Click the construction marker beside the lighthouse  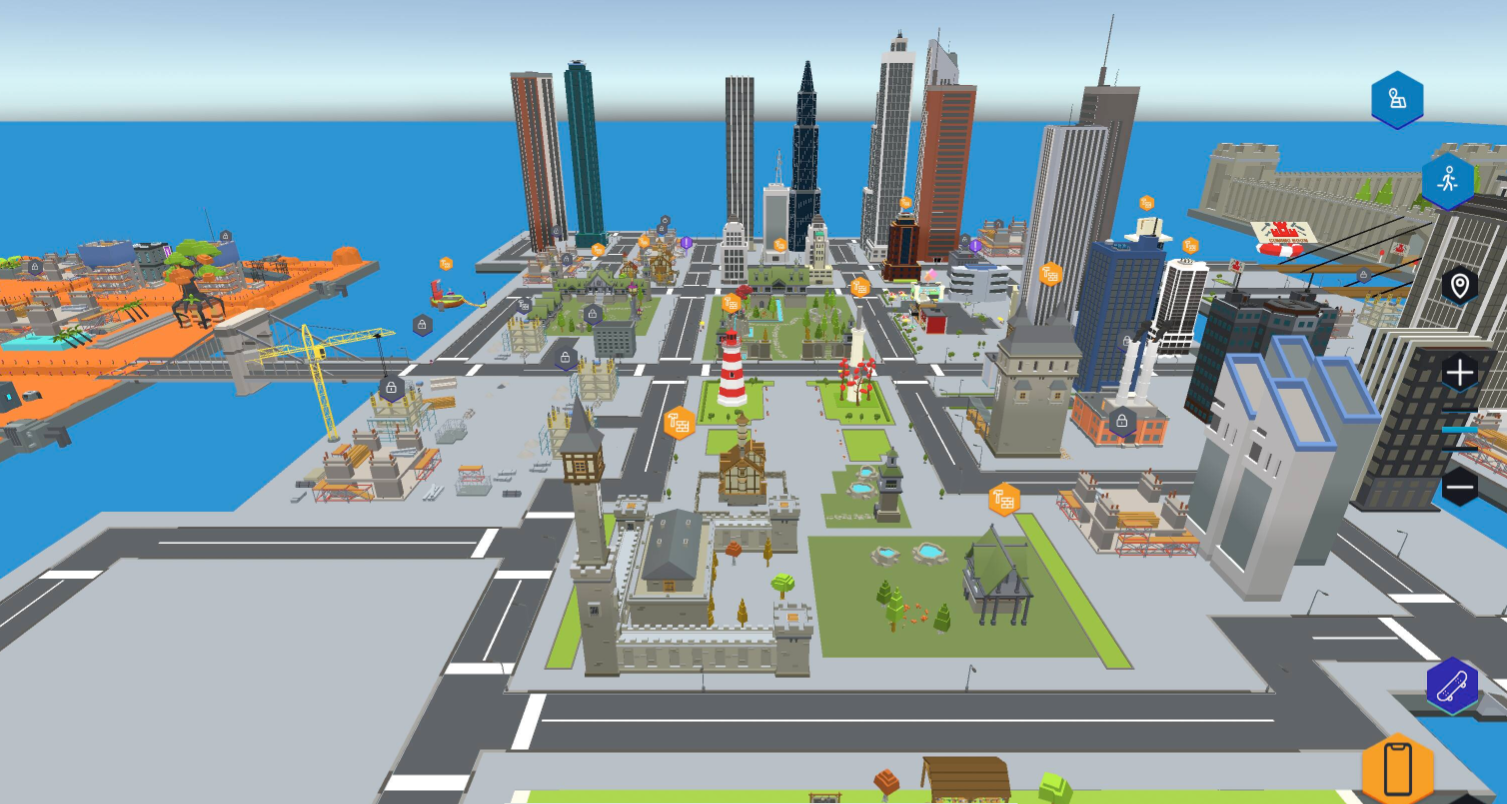[x=730, y=304]
